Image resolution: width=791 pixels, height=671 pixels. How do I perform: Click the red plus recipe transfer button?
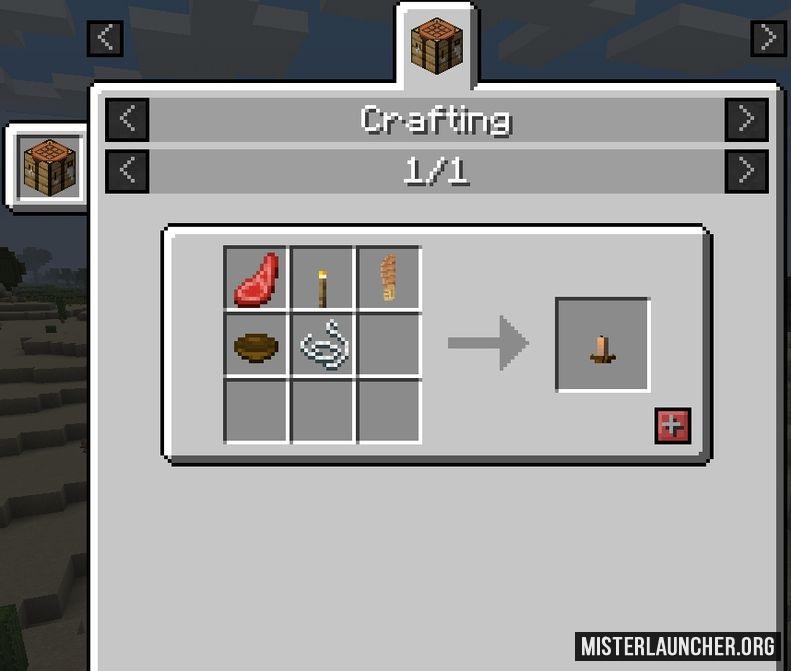click(x=672, y=425)
